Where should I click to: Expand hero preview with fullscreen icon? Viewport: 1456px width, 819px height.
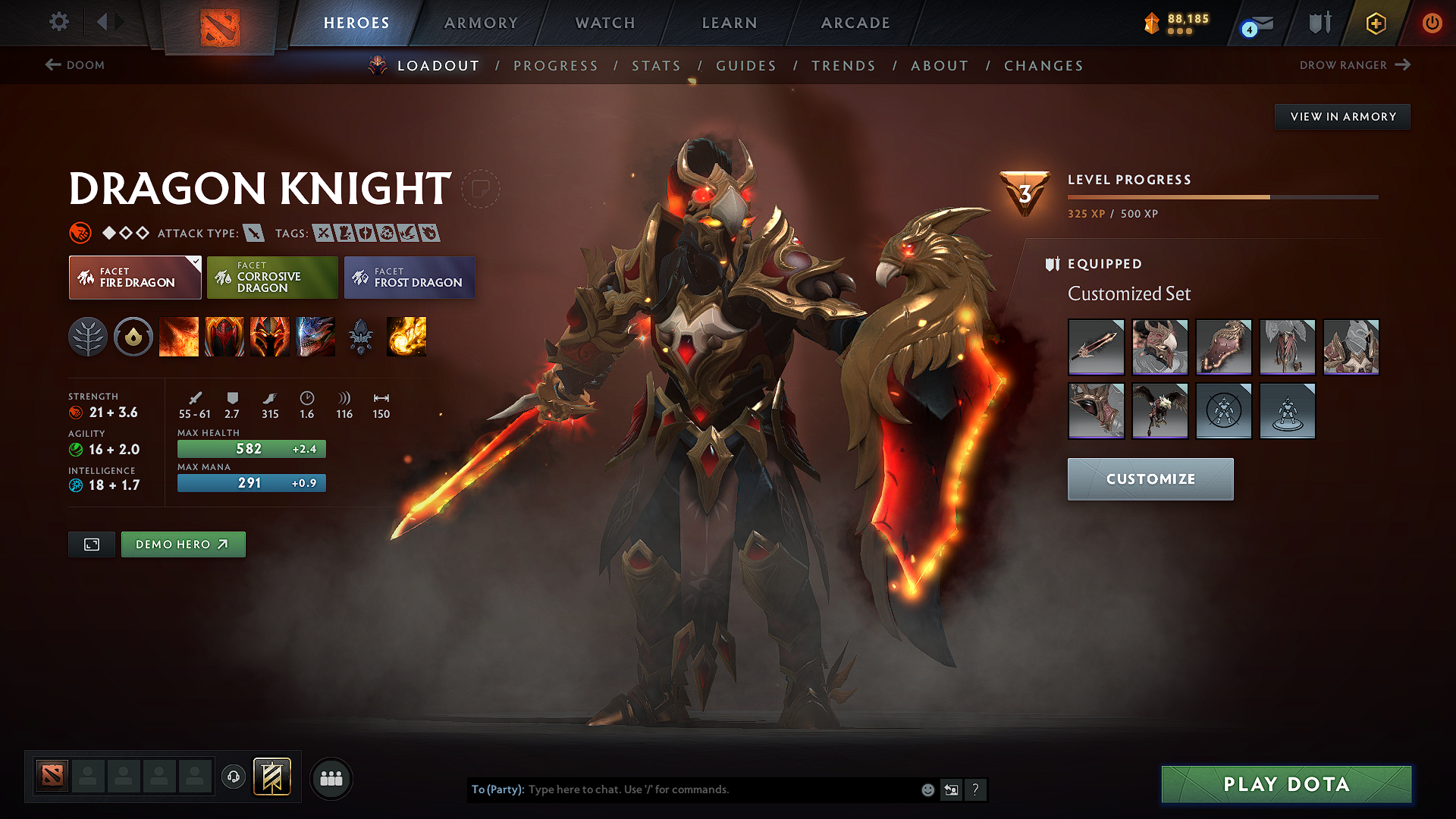[91, 544]
